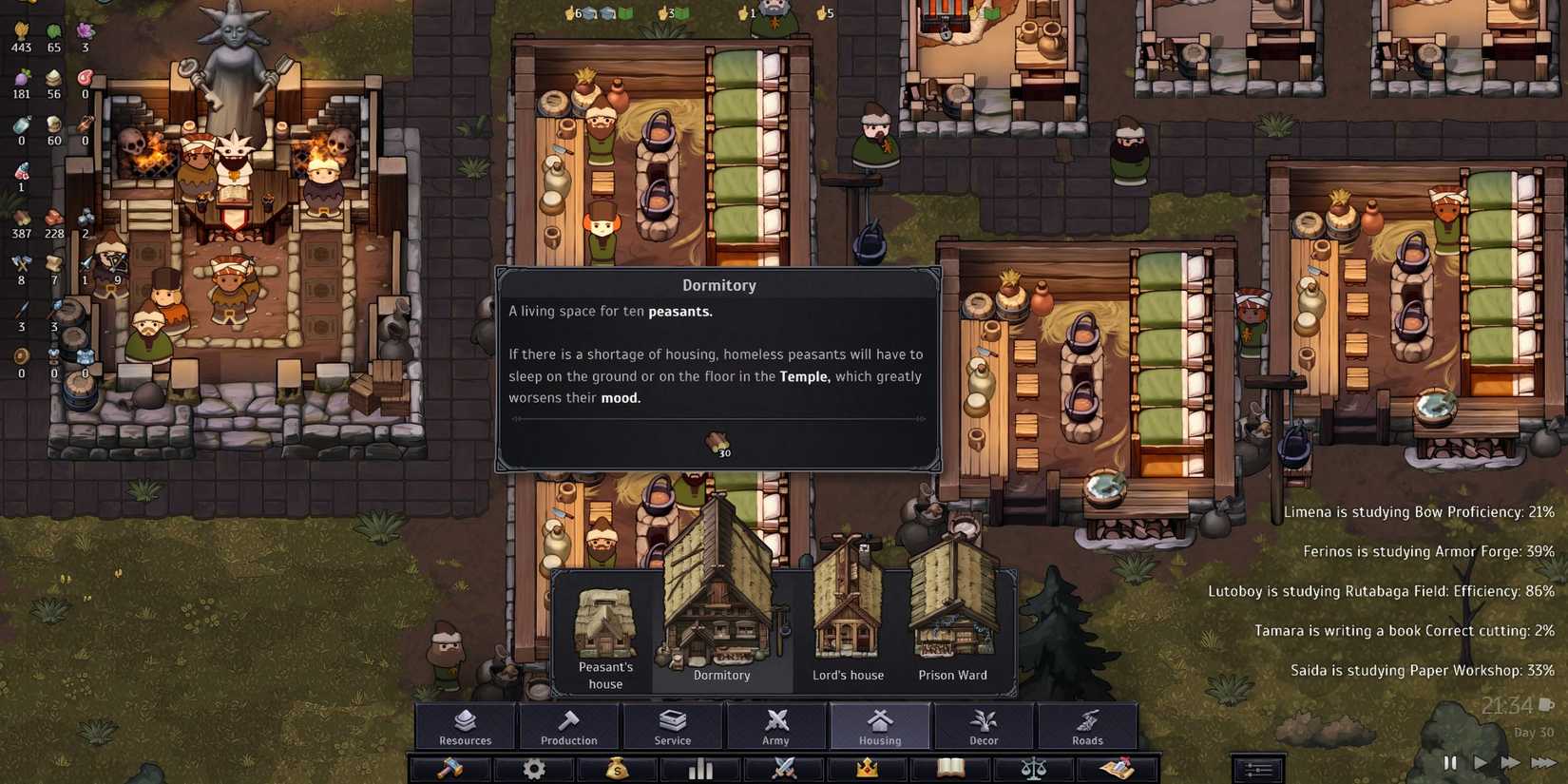
Task: Open the settings gear icon
Action: [x=534, y=770]
